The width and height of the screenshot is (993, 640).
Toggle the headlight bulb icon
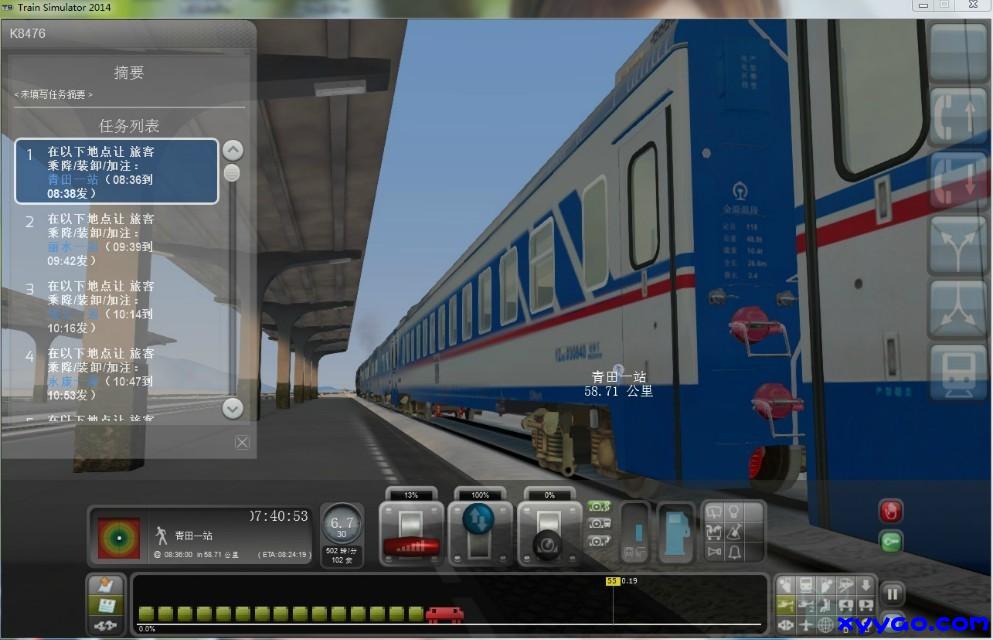click(x=735, y=513)
